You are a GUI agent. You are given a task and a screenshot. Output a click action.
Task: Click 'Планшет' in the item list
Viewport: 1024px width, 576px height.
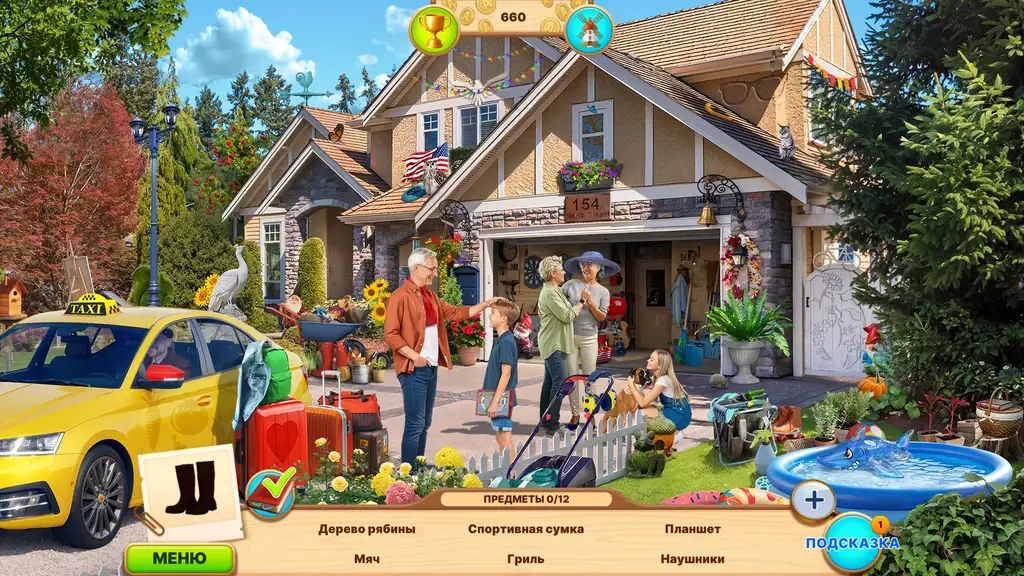[x=692, y=529]
